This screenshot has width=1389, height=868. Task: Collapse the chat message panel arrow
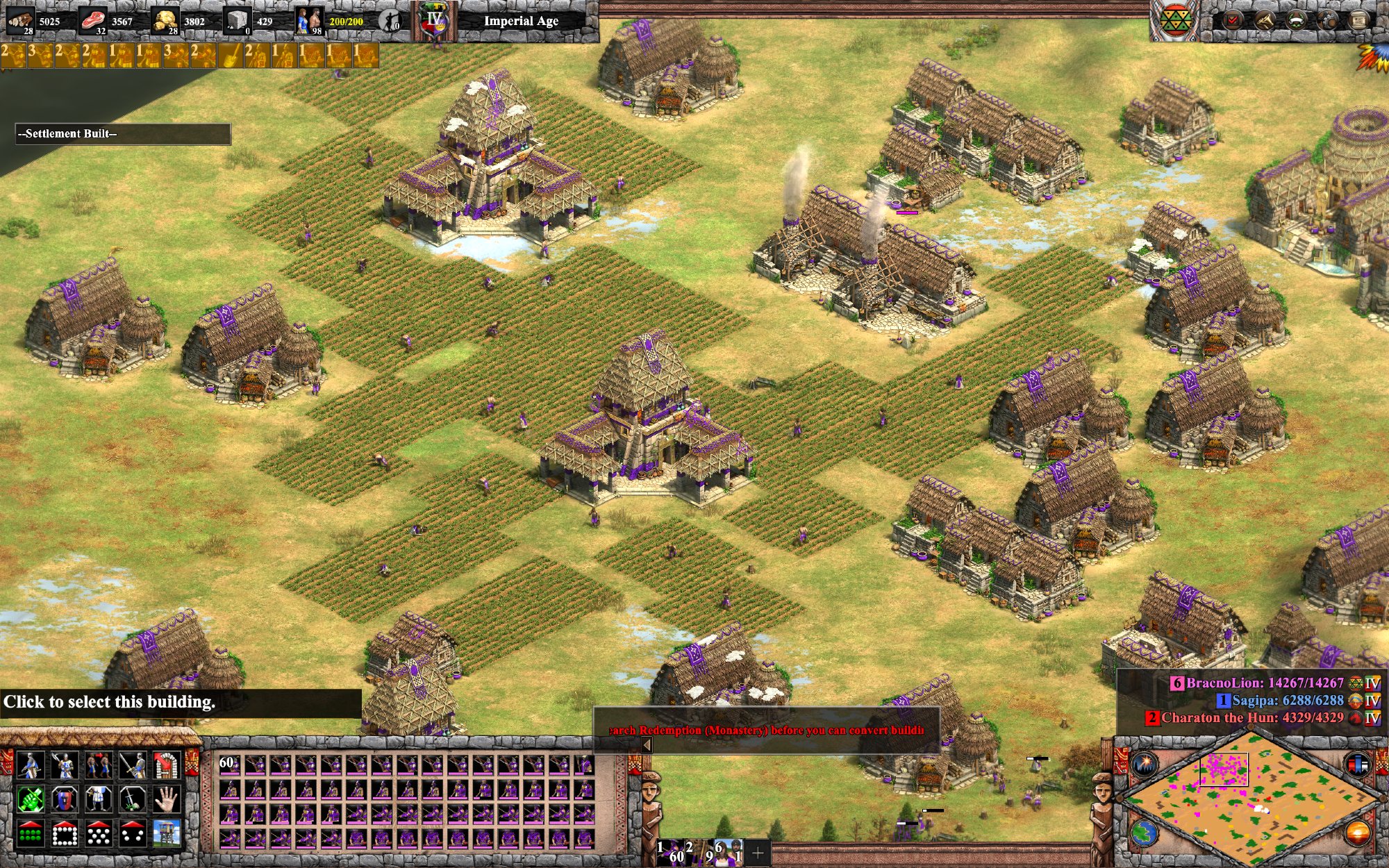point(647,745)
